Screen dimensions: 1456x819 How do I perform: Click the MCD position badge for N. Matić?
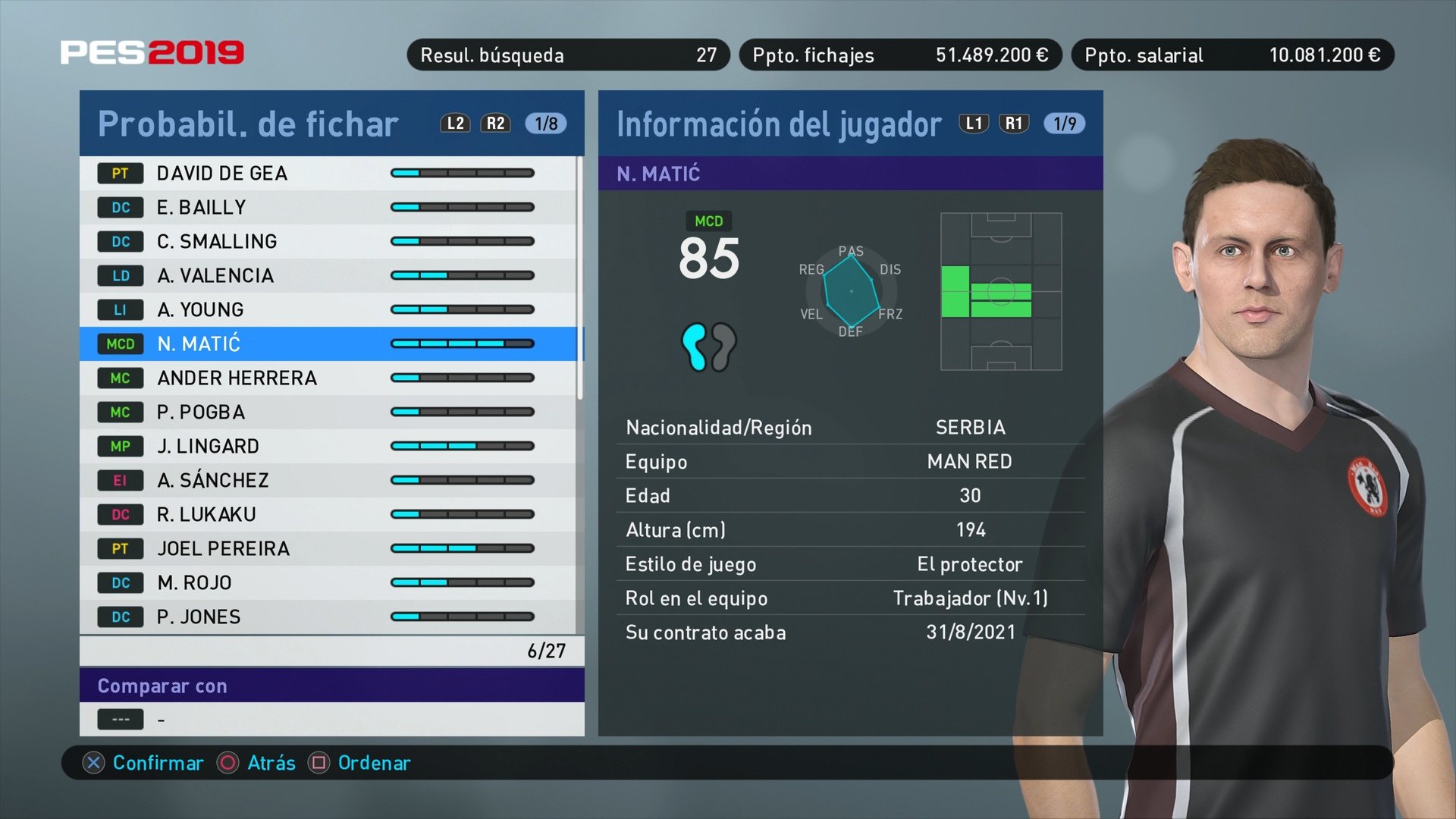click(x=120, y=344)
